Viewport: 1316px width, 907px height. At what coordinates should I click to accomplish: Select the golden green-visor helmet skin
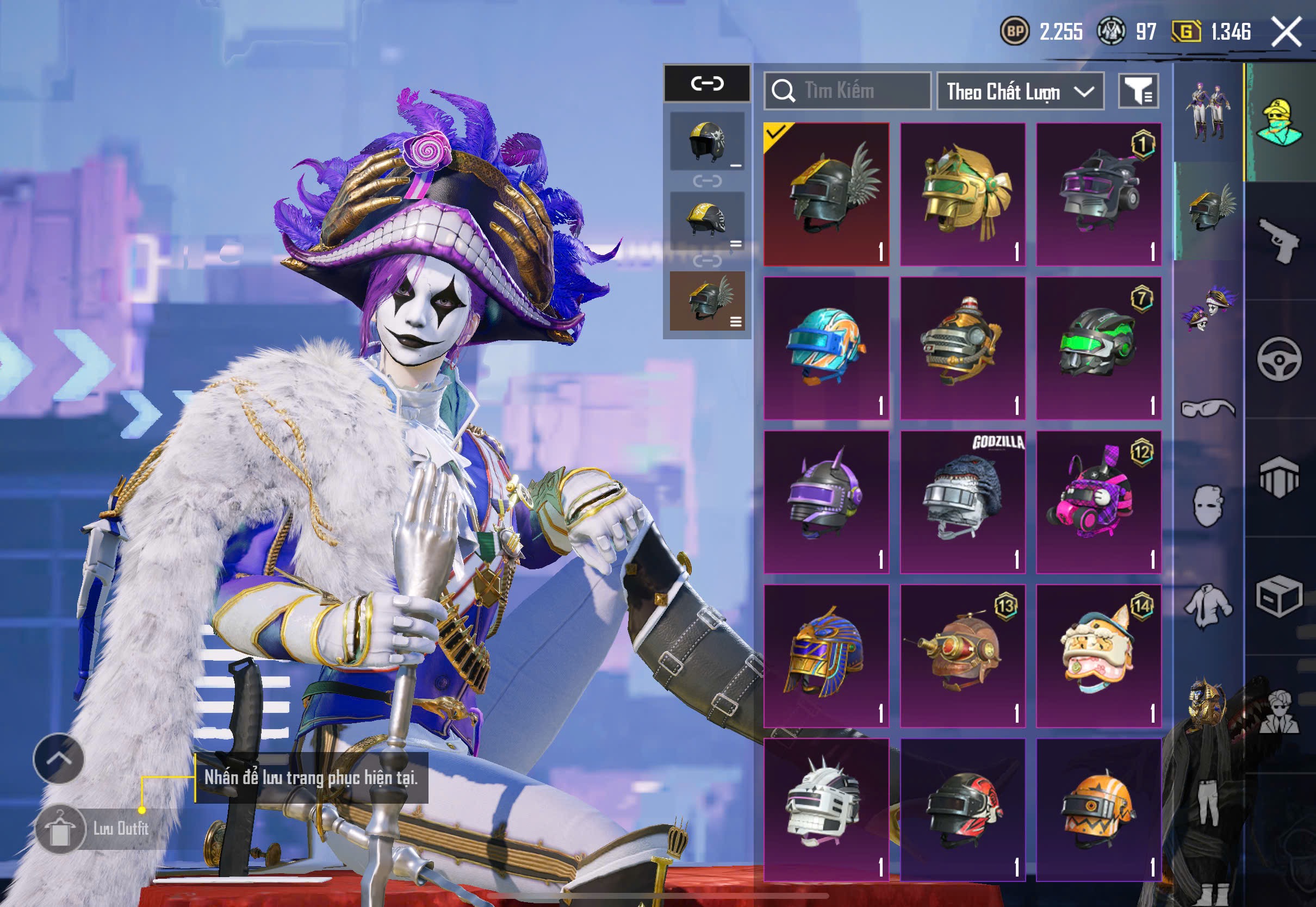(963, 194)
